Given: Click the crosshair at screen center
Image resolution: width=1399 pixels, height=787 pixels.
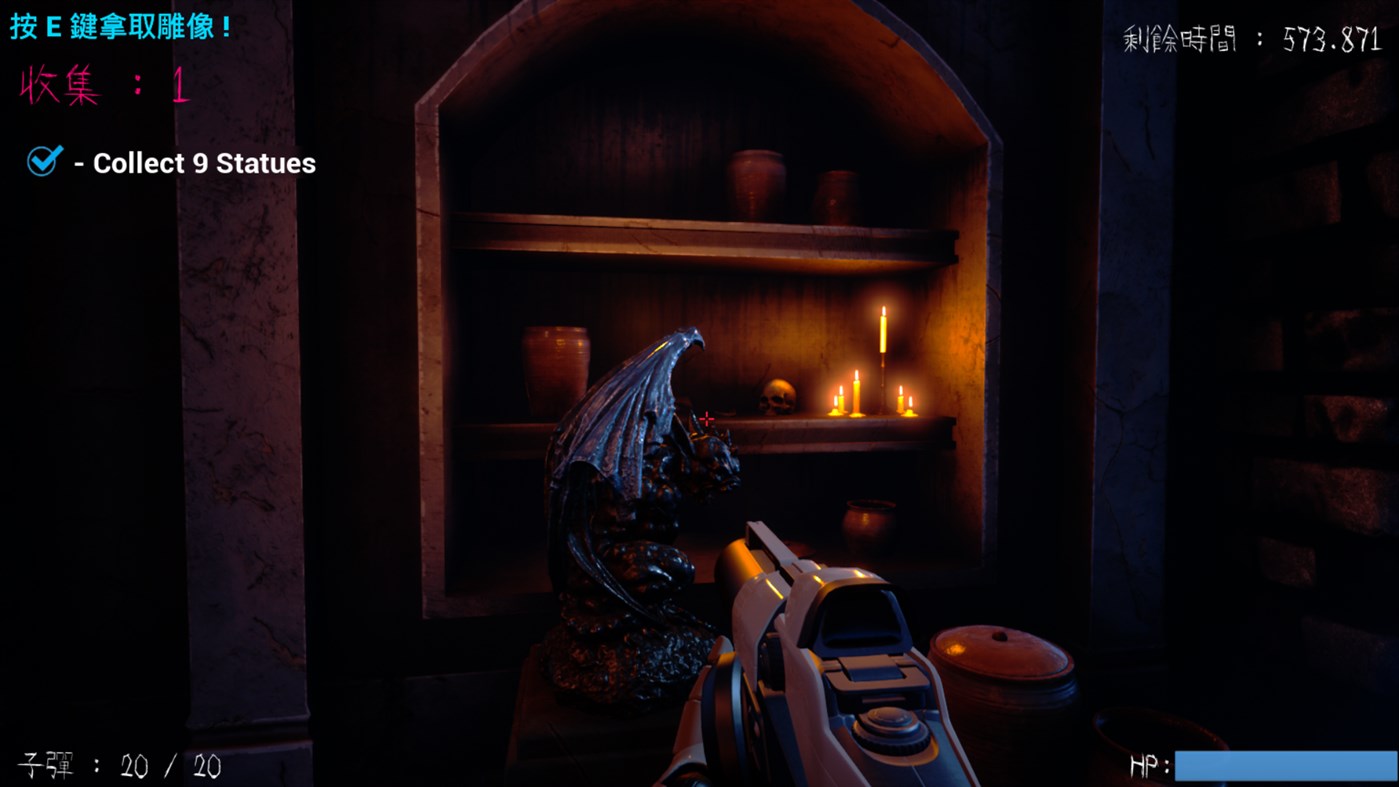Looking at the screenshot, I should pyautogui.click(x=706, y=417).
